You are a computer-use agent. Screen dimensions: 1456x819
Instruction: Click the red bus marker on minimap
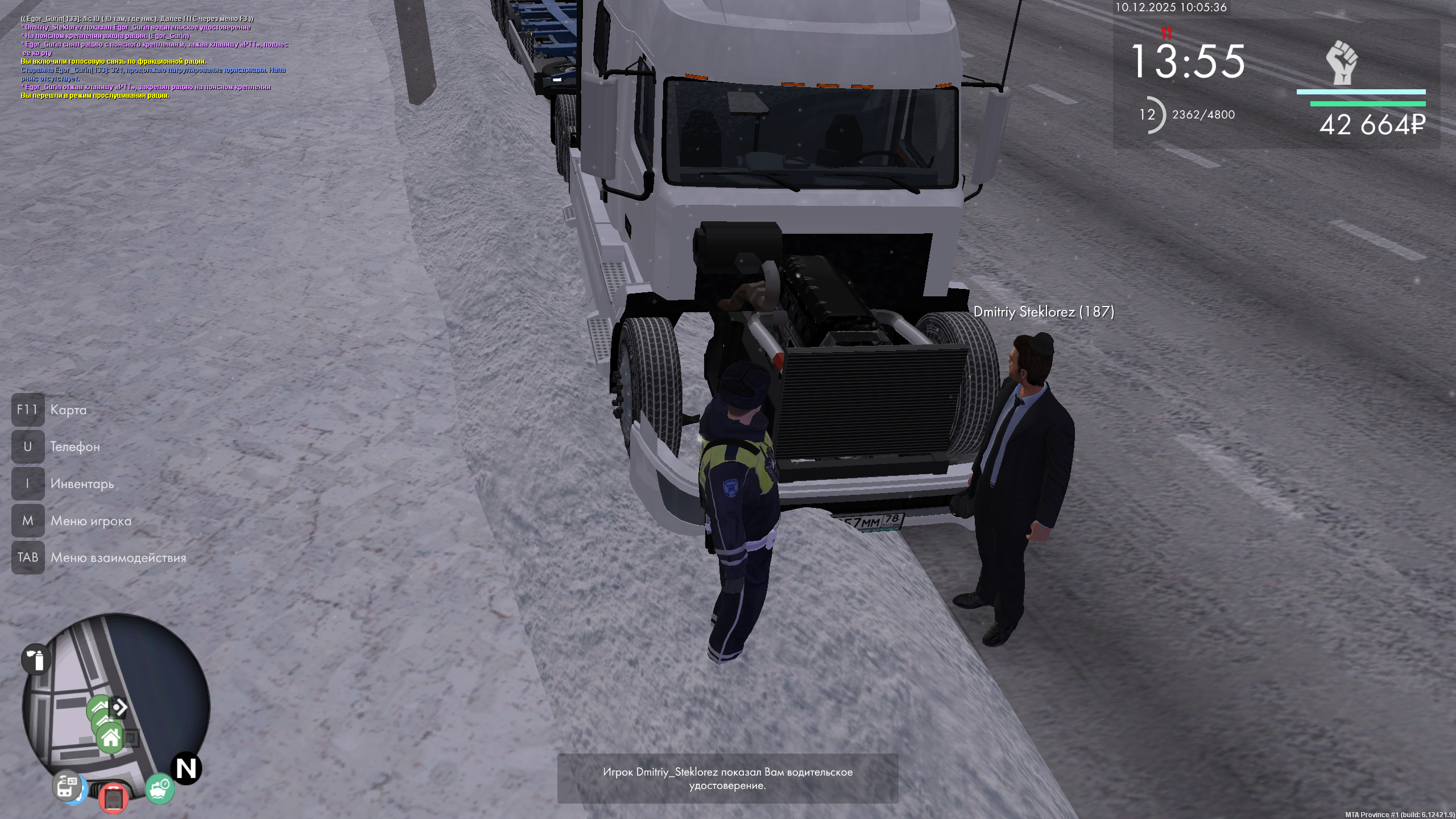(x=113, y=796)
